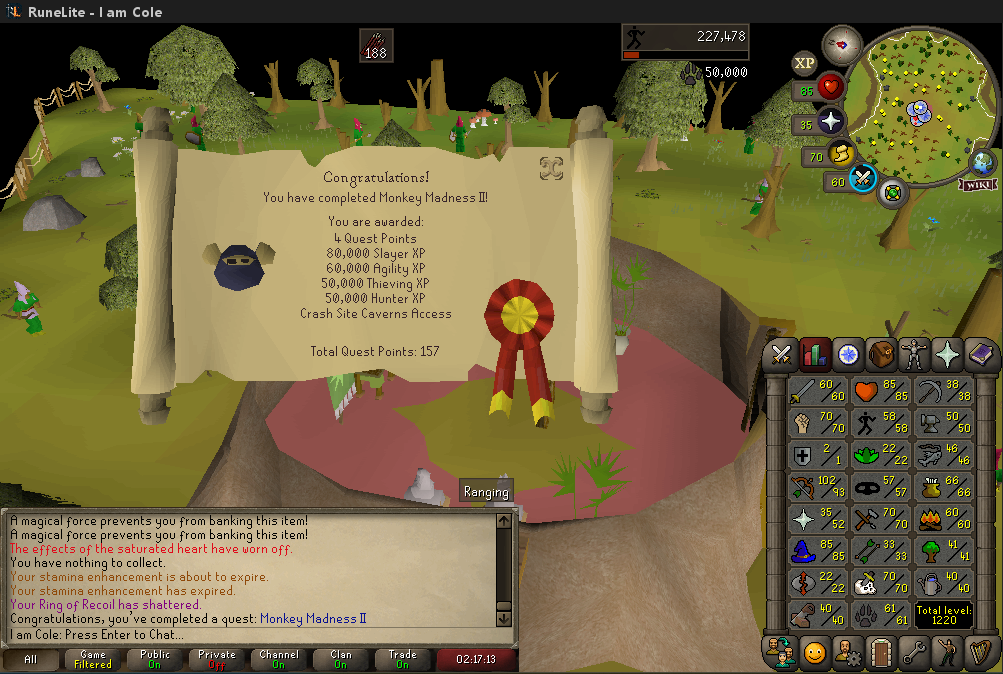Close the quest completion scroll

(x=550, y=168)
